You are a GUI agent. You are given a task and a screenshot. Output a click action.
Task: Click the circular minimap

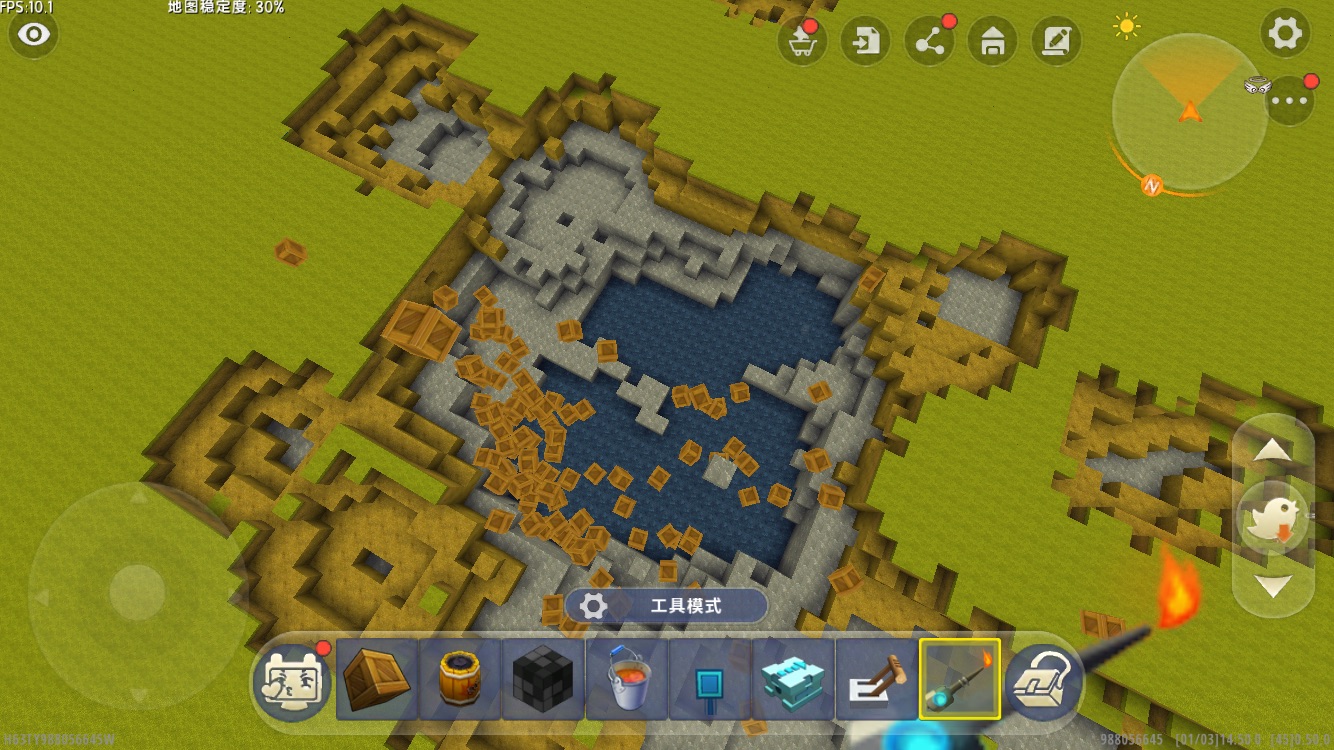1189,112
